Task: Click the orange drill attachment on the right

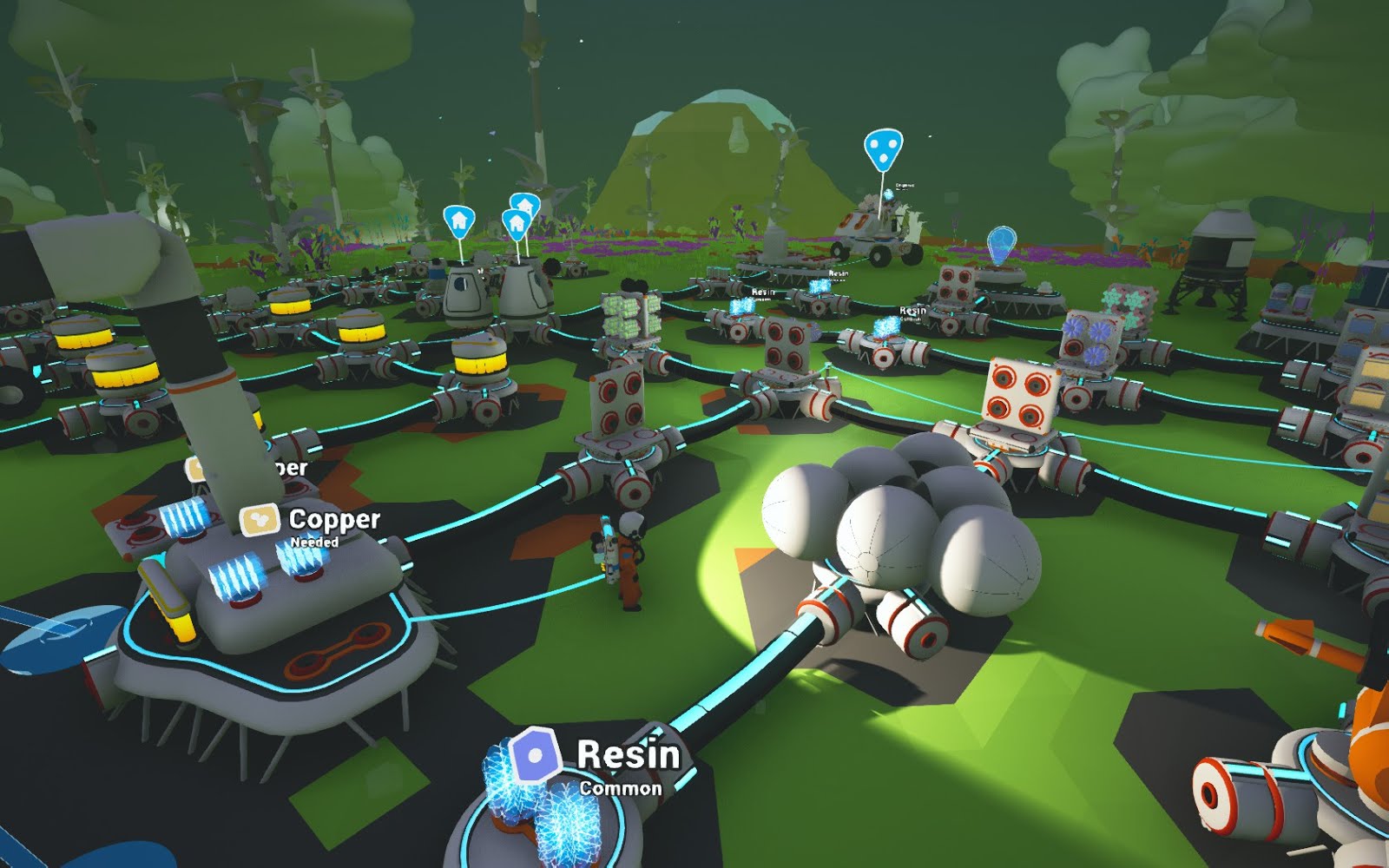Action: click(x=1295, y=638)
